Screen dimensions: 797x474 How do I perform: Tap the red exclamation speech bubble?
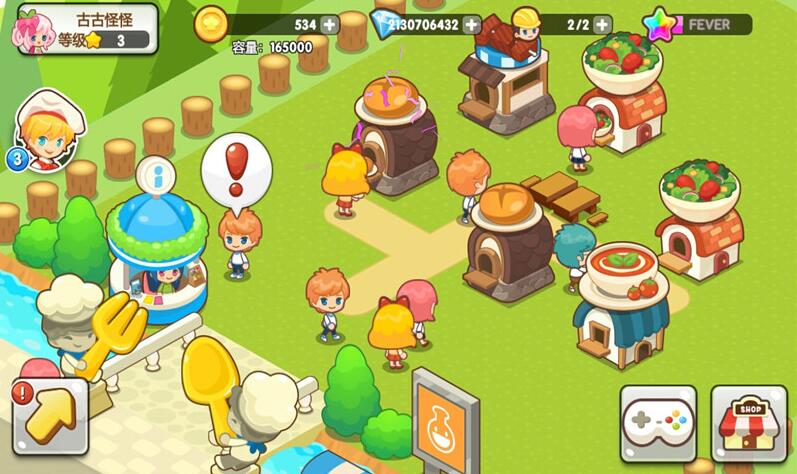coord(236,171)
